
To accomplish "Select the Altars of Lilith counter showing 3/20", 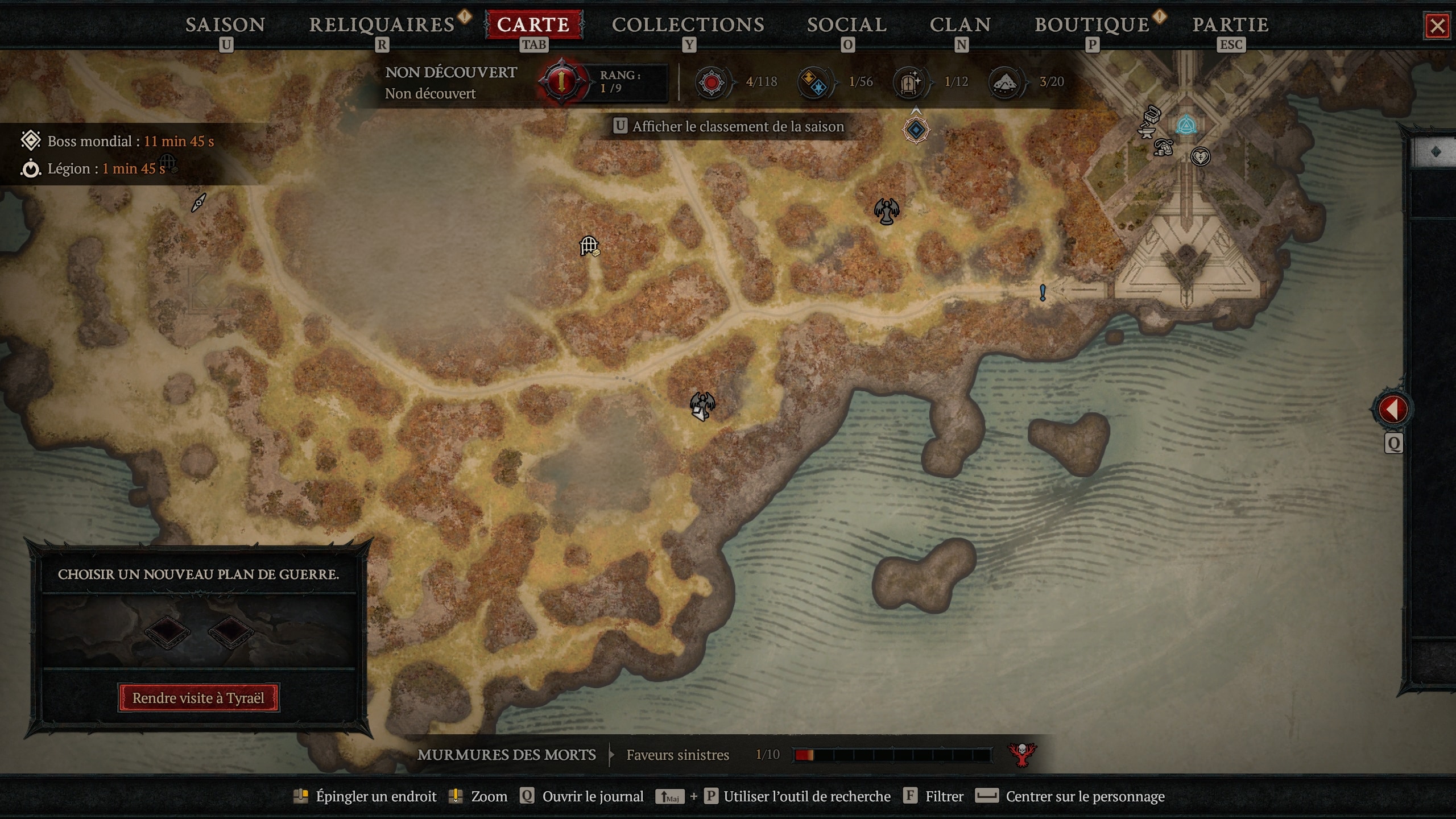I will coord(1006,81).
